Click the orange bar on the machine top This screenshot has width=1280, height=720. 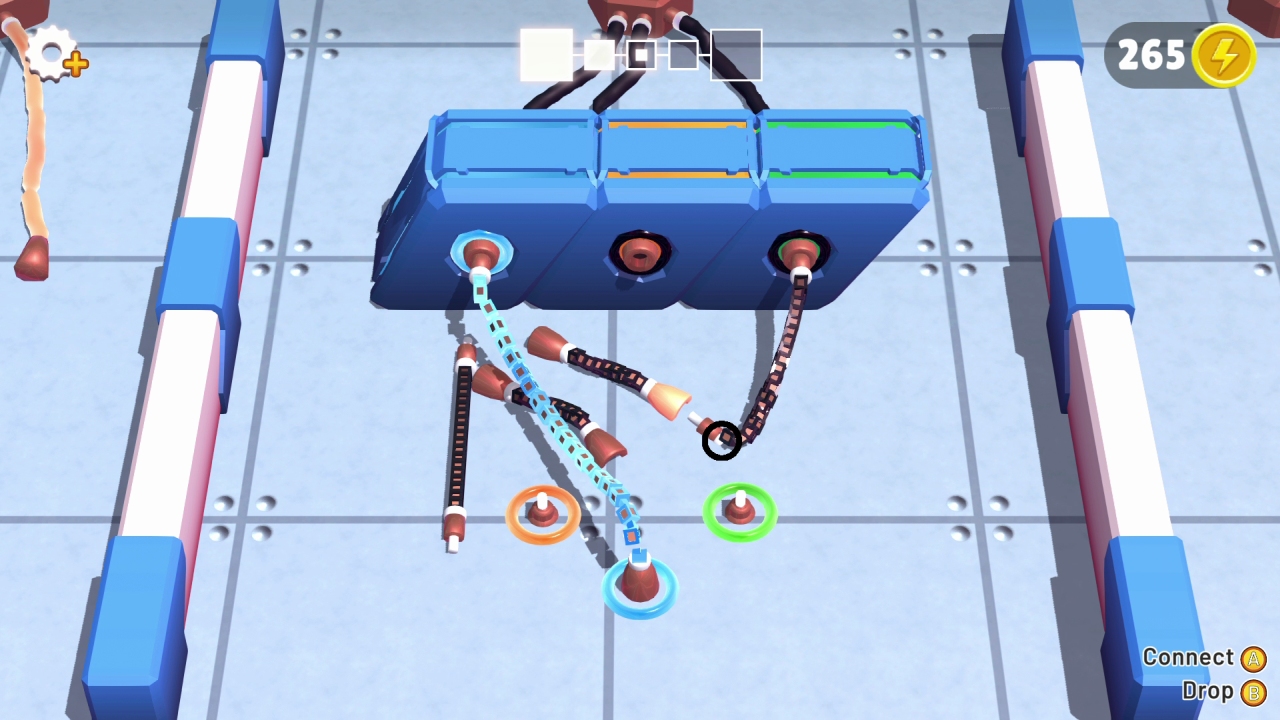(674, 125)
